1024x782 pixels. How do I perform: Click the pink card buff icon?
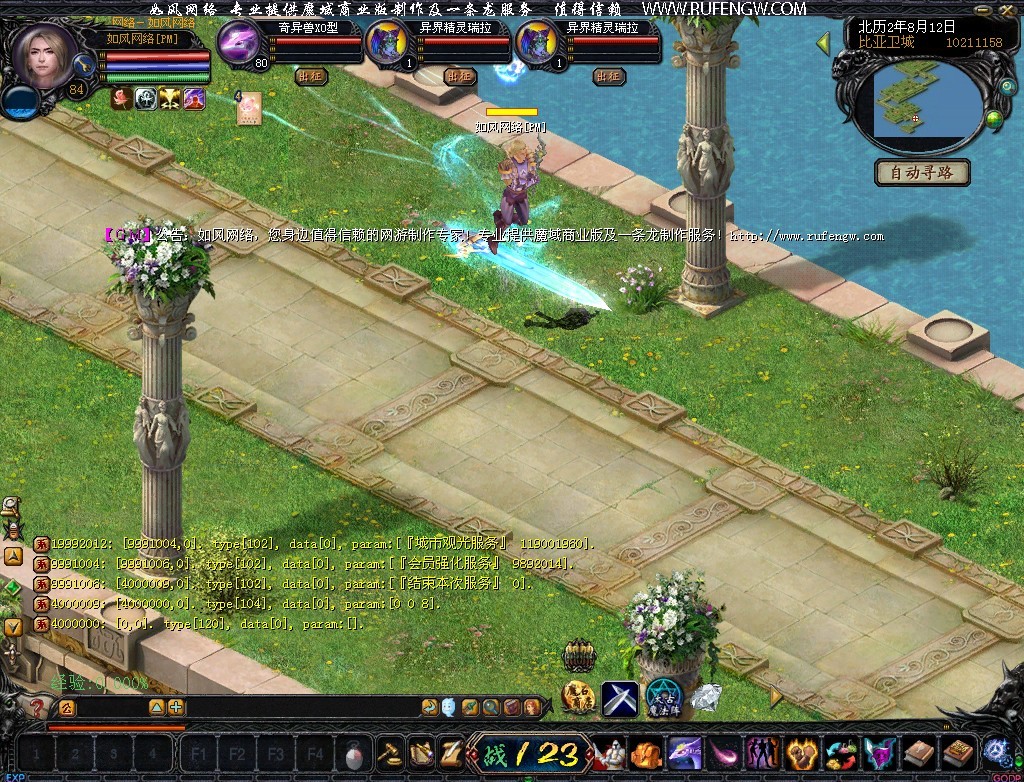pos(249,107)
